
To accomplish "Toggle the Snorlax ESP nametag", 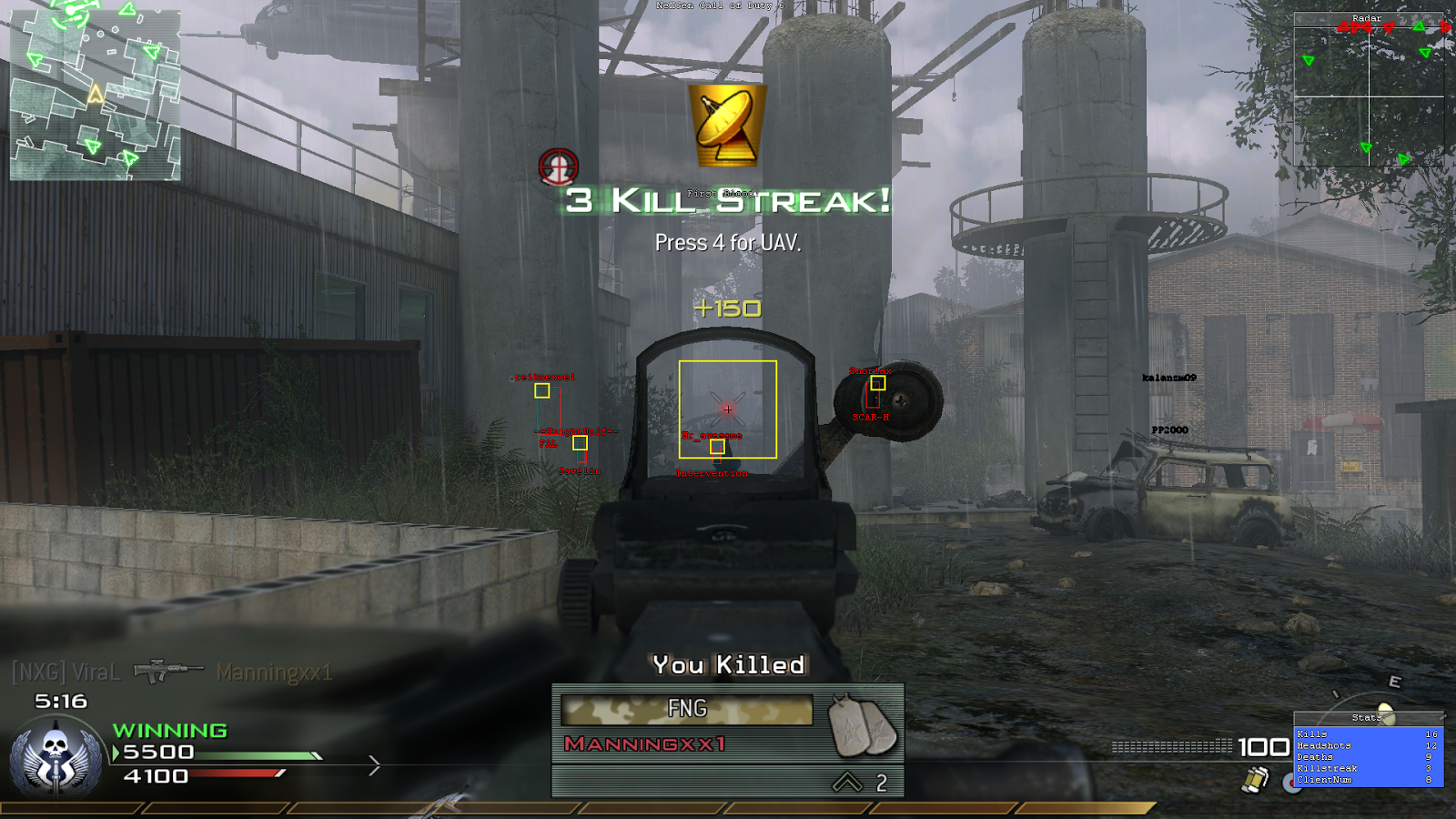I will [x=872, y=371].
